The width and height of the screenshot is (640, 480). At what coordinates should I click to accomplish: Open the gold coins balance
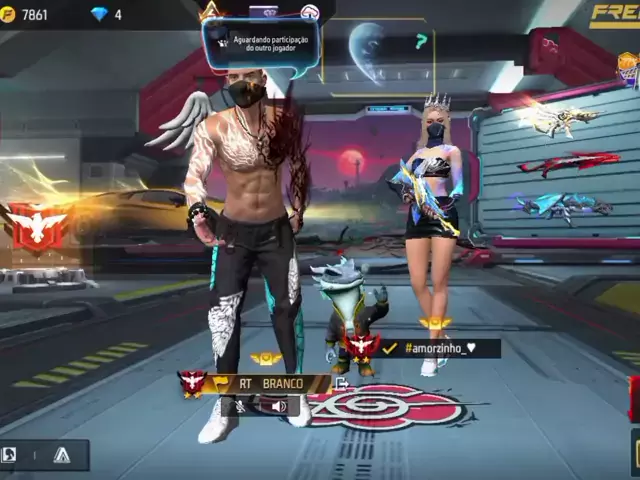click(x=27, y=14)
